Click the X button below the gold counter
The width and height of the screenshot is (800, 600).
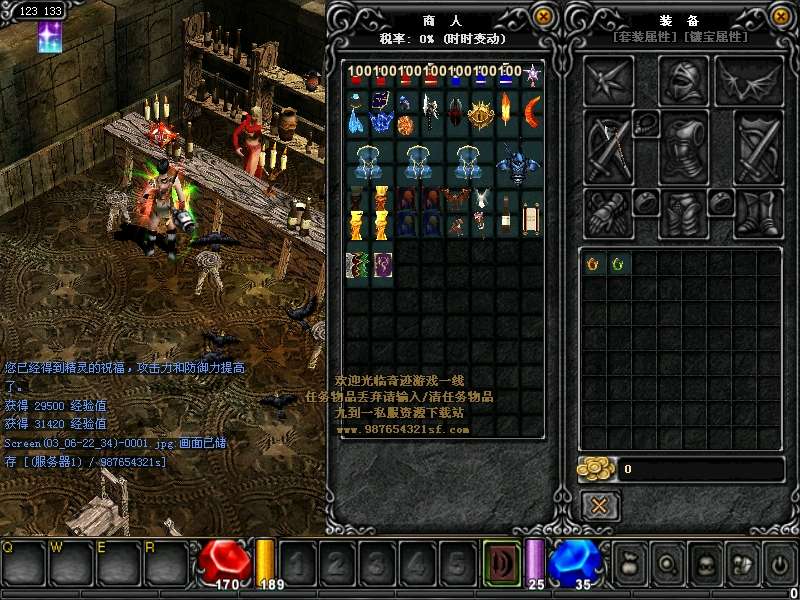pos(599,505)
